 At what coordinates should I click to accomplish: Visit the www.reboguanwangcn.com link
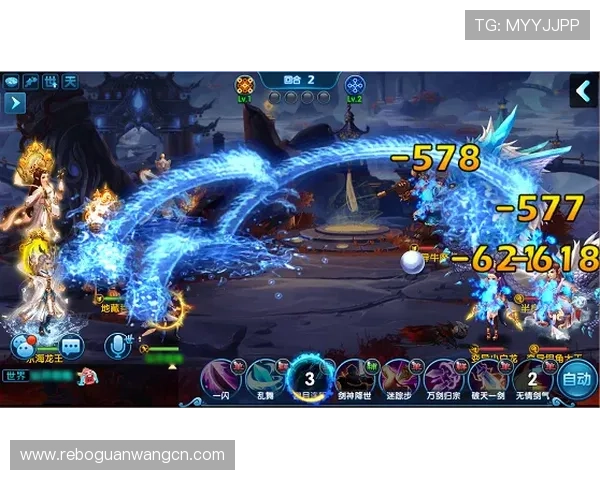(x=123, y=455)
